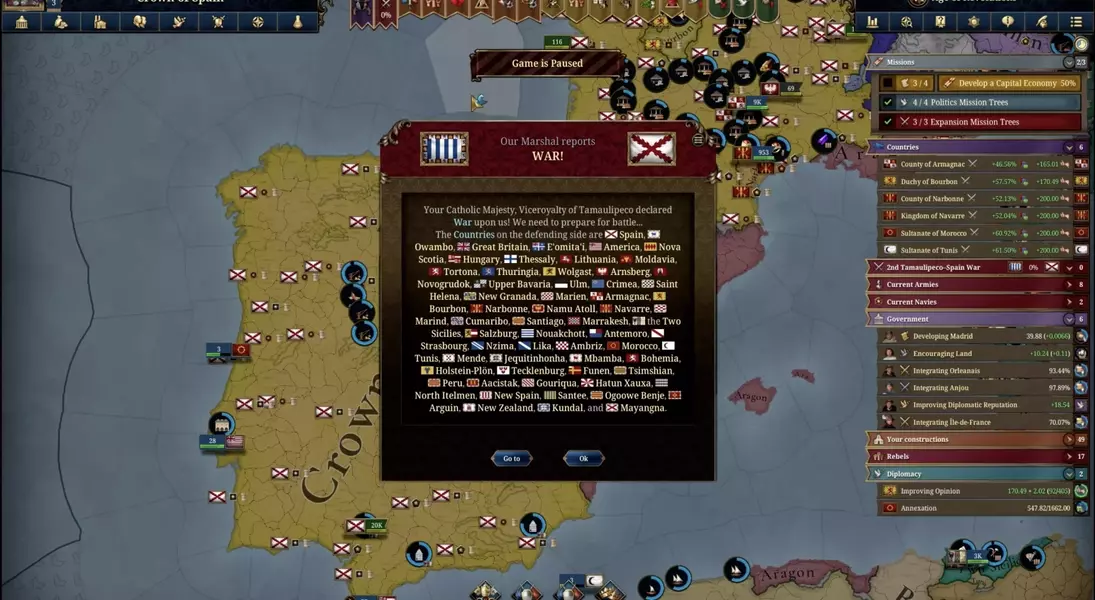Viewport: 1095px width, 600px height.
Task: Expand the Your constructions section
Action: point(1068,439)
